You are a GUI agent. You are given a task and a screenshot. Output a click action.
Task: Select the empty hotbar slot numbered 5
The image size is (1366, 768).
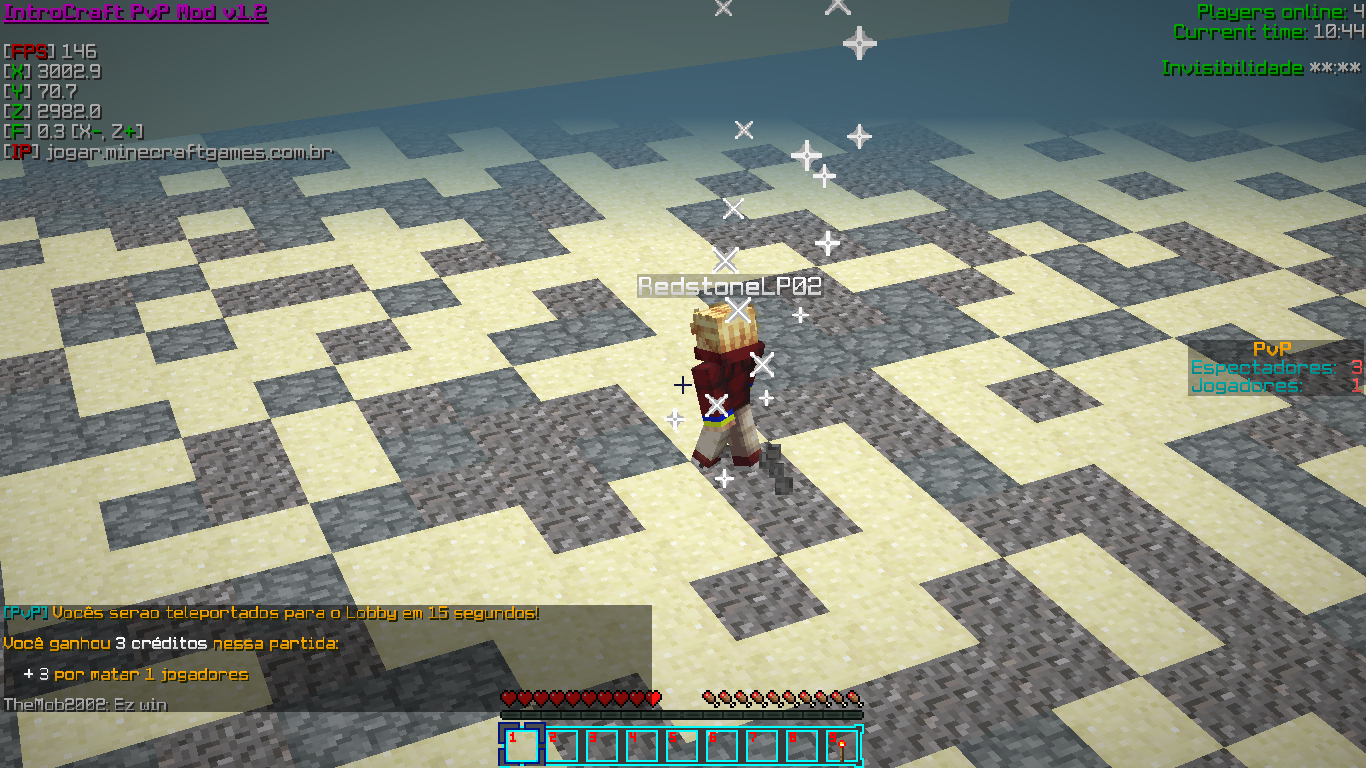[682, 746]
